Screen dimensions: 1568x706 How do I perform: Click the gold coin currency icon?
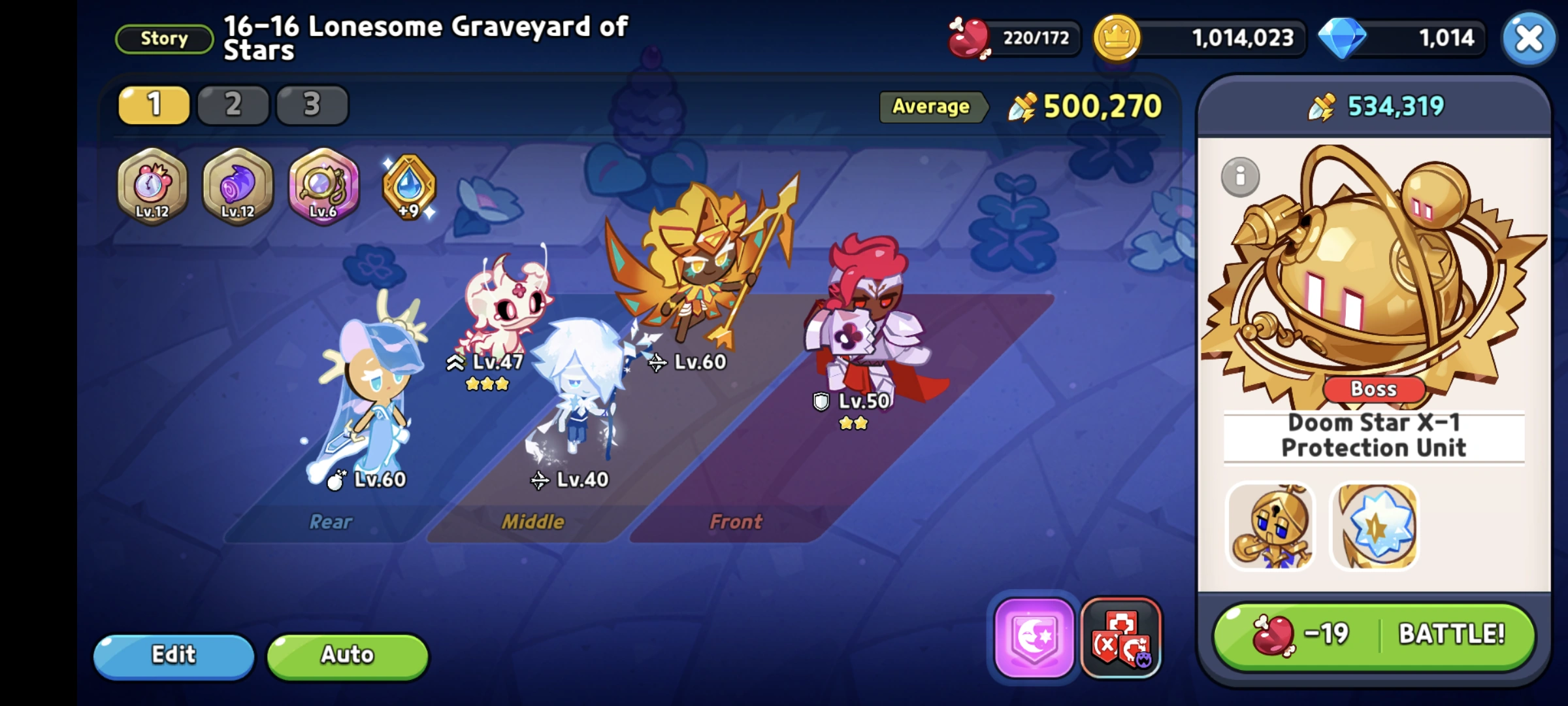coord(1117,37)
